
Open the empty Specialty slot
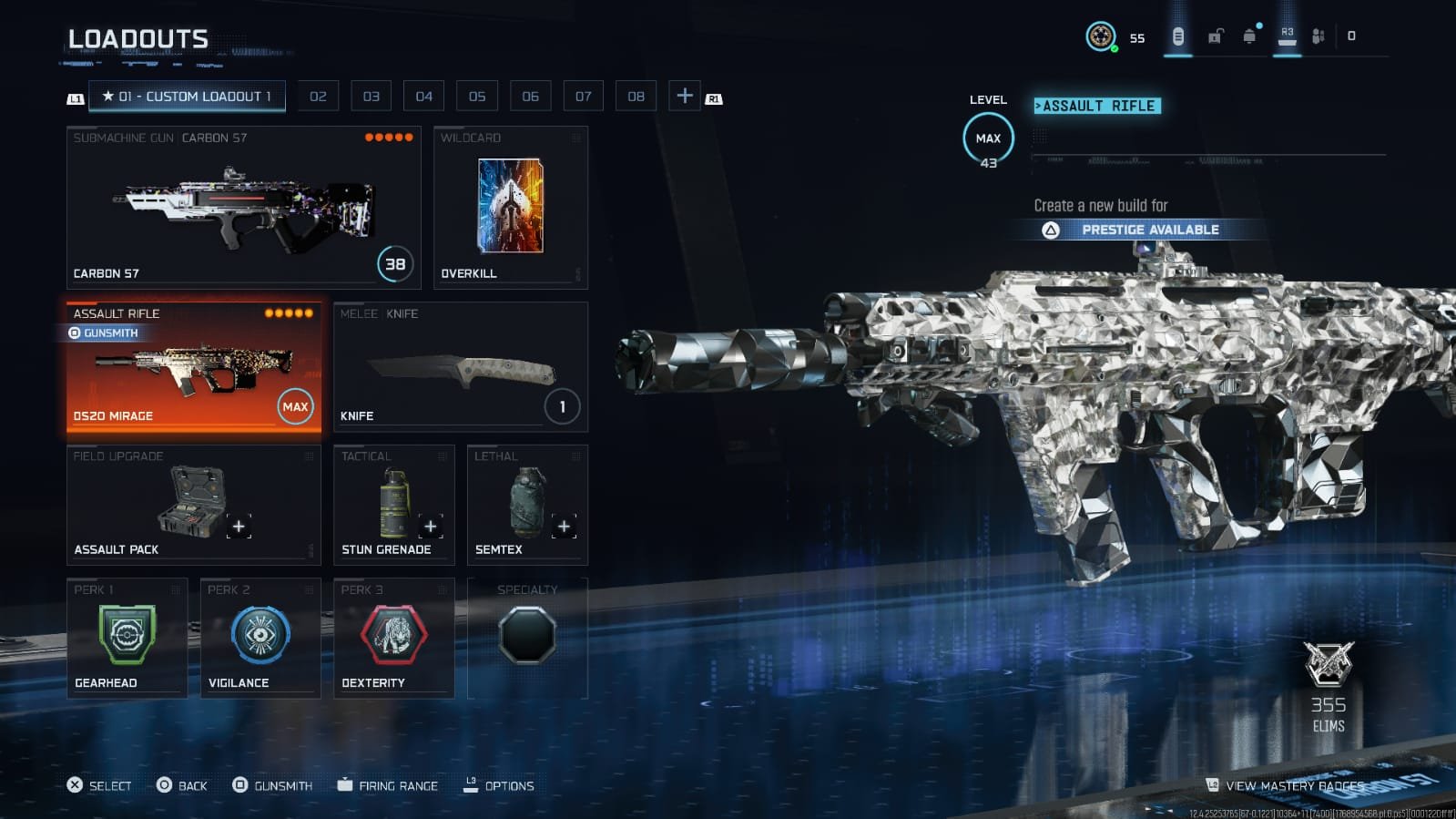pos(527,636)
